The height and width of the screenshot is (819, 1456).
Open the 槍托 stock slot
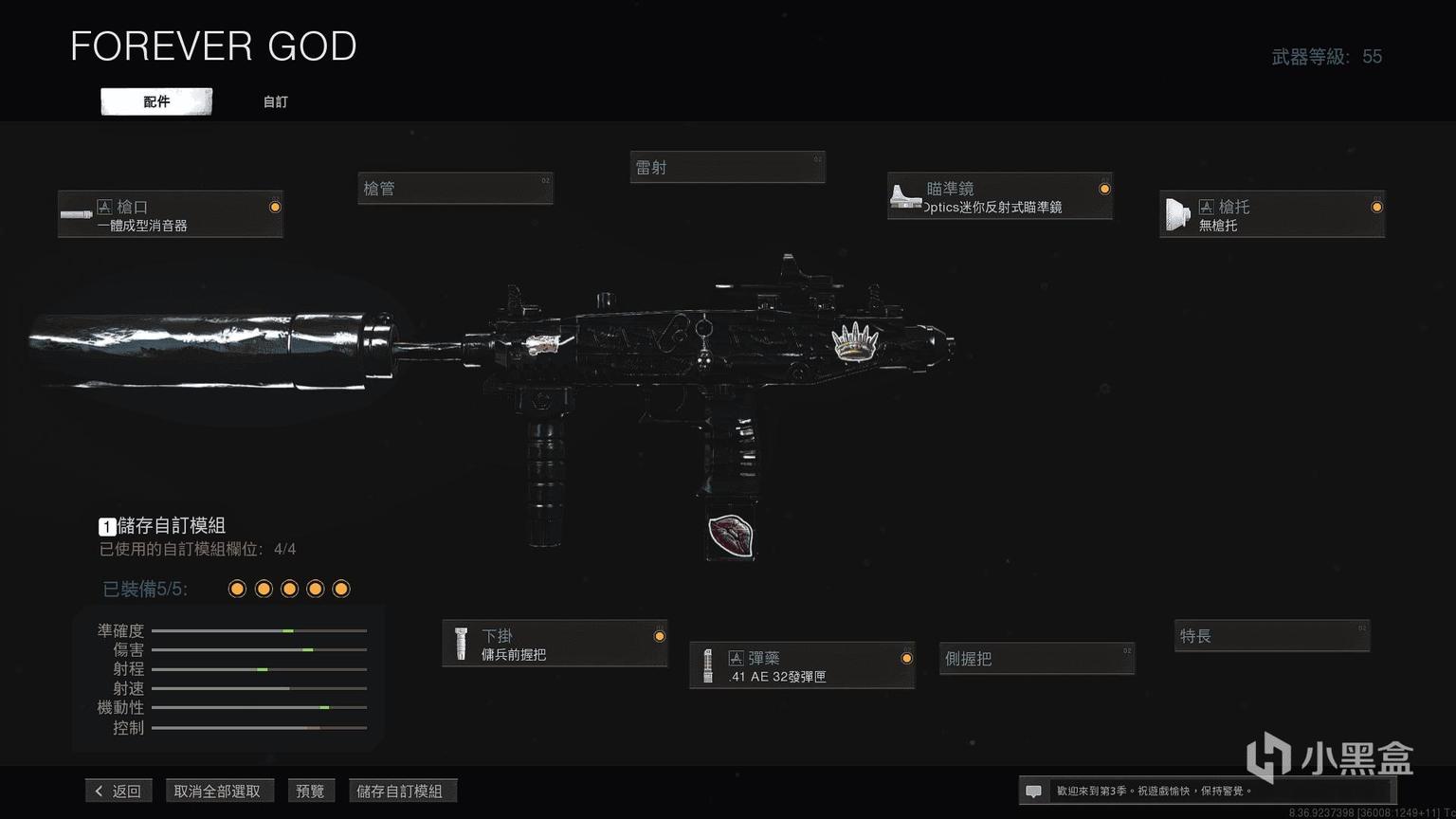(x=1271, y=214)
